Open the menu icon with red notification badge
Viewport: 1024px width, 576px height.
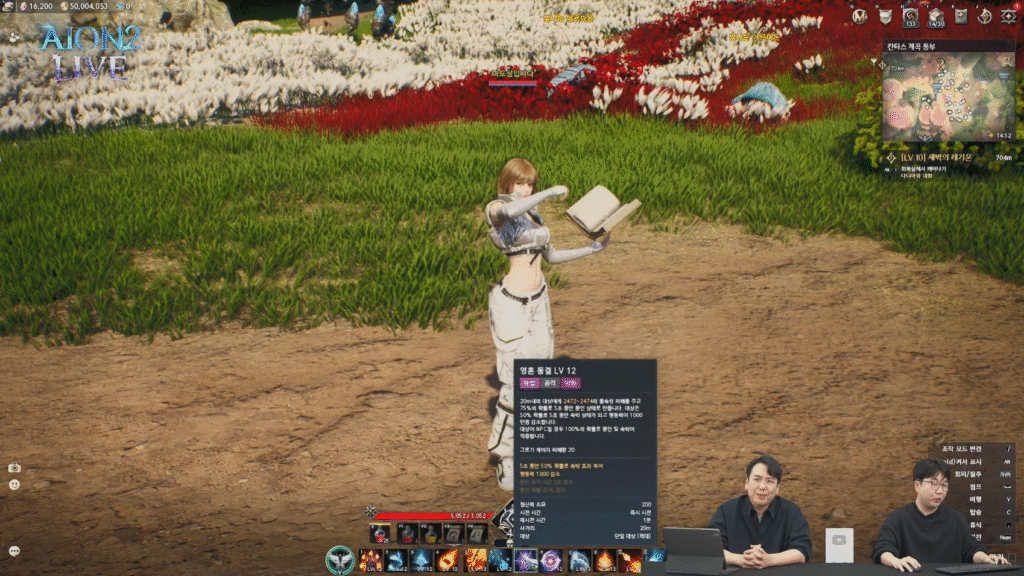pyautogui.click(x=1008, y=16)
